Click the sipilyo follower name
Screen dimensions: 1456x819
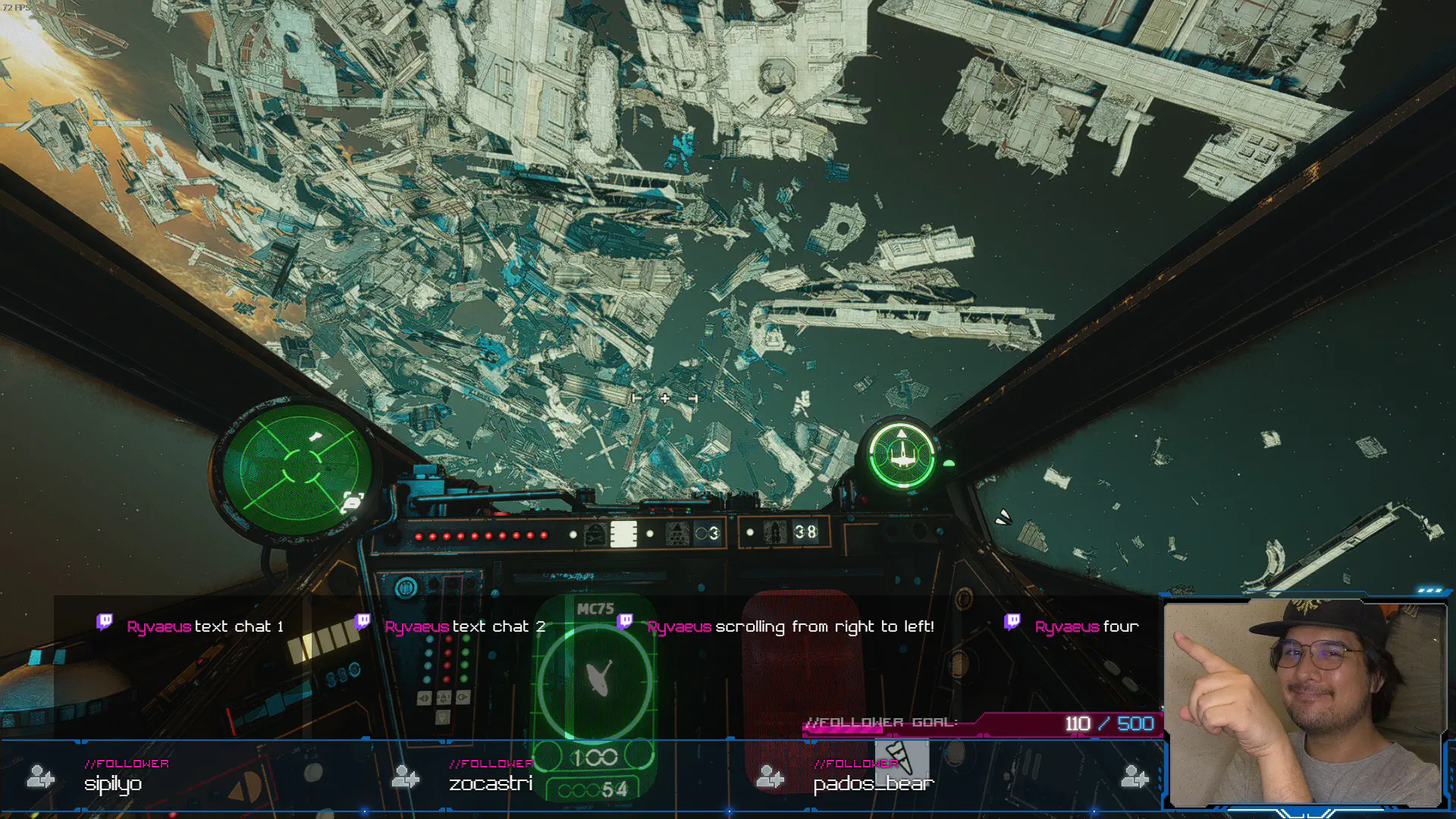113,783
